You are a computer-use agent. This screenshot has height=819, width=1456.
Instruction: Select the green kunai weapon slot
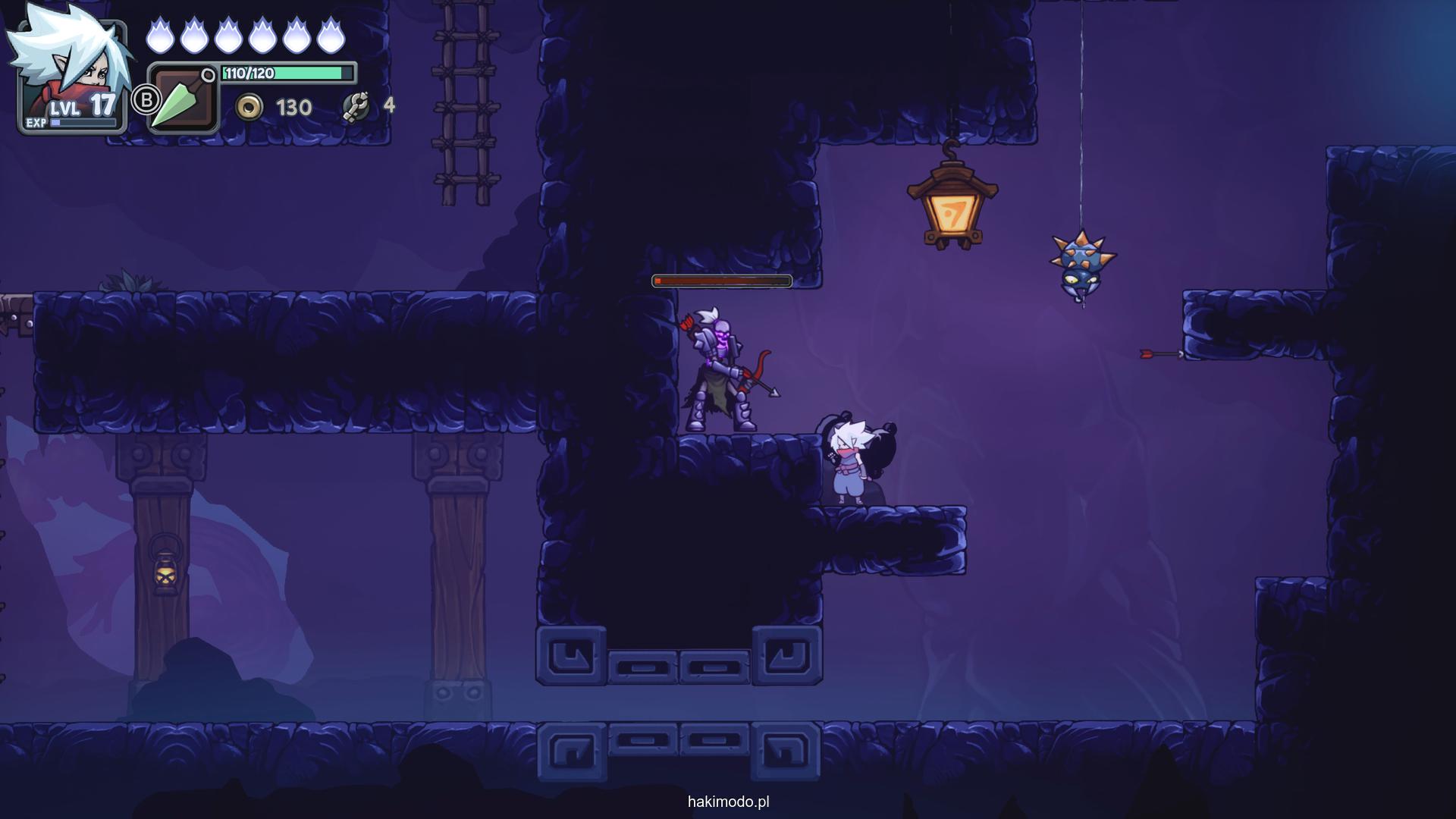click(x=184, y=100)
